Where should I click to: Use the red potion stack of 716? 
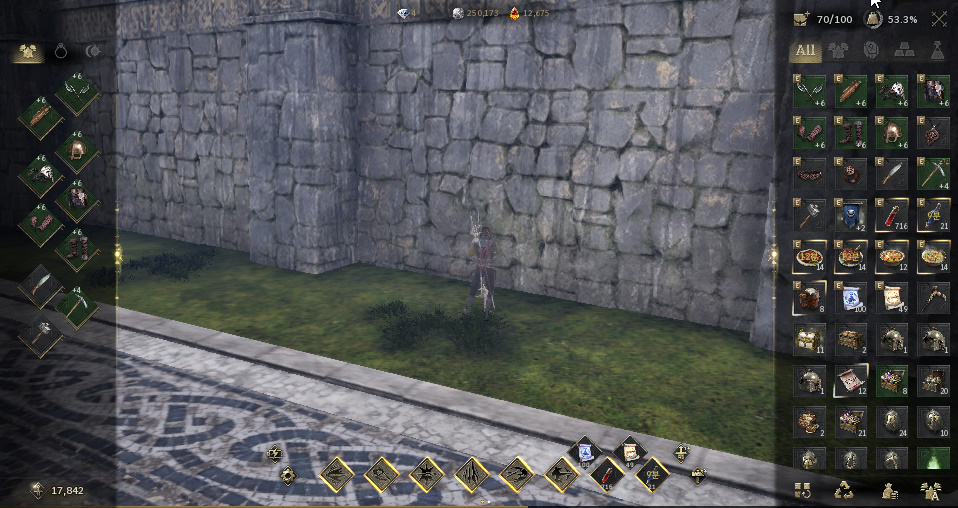click(x=892, y=214)
